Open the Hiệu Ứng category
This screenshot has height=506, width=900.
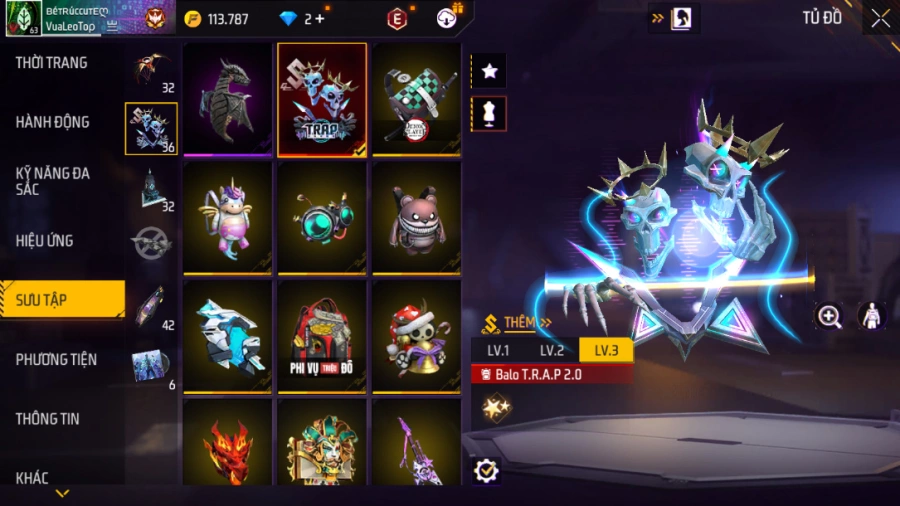pos(45,241)
